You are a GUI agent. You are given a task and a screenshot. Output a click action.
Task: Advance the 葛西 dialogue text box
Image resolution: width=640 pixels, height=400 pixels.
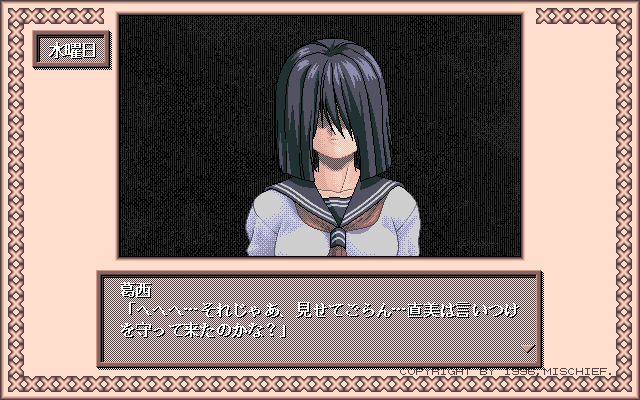320,320
